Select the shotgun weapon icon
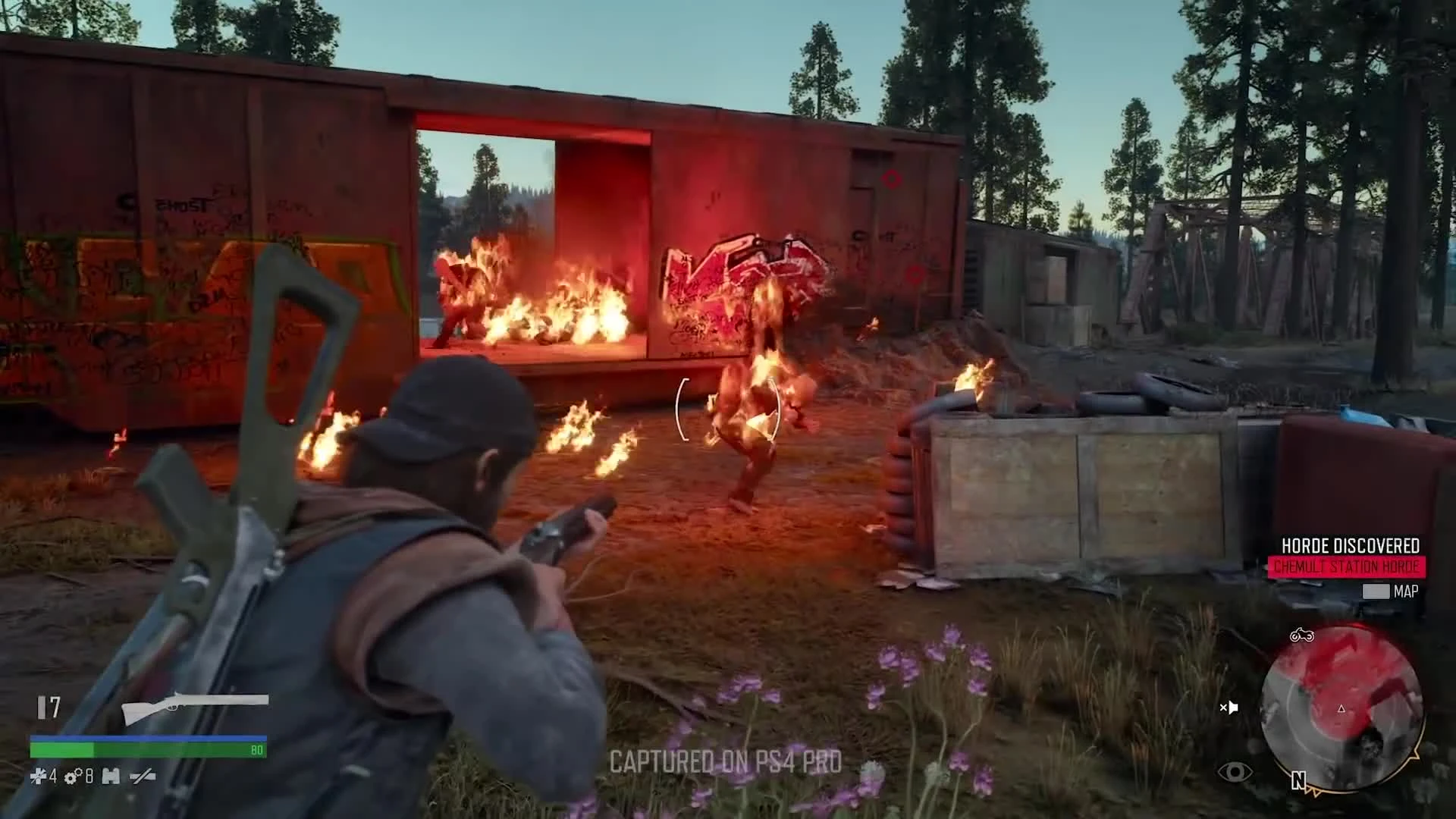1456x819 pixels. click(197, 709)
